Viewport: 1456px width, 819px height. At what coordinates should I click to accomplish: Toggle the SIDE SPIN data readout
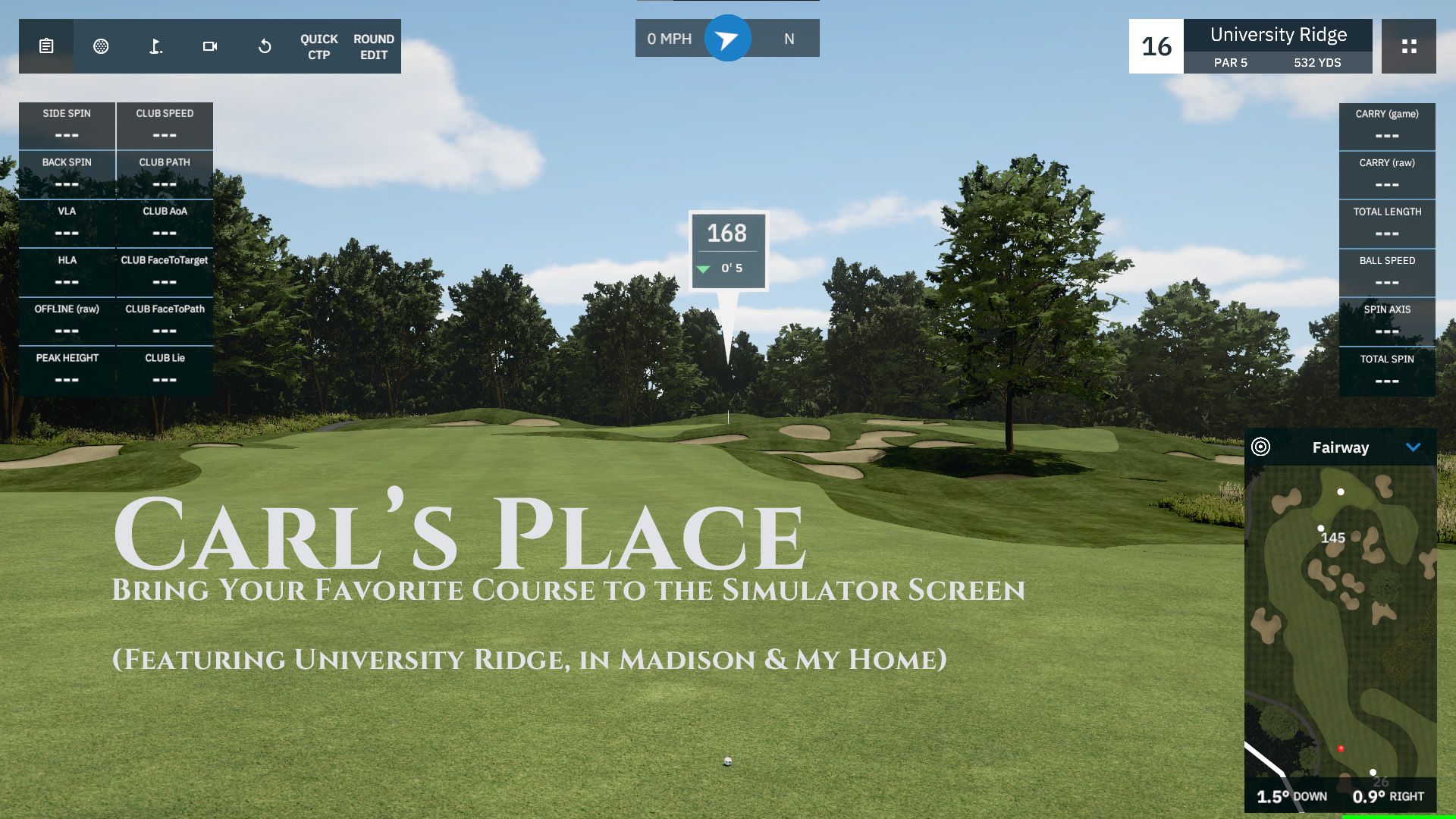67,125
